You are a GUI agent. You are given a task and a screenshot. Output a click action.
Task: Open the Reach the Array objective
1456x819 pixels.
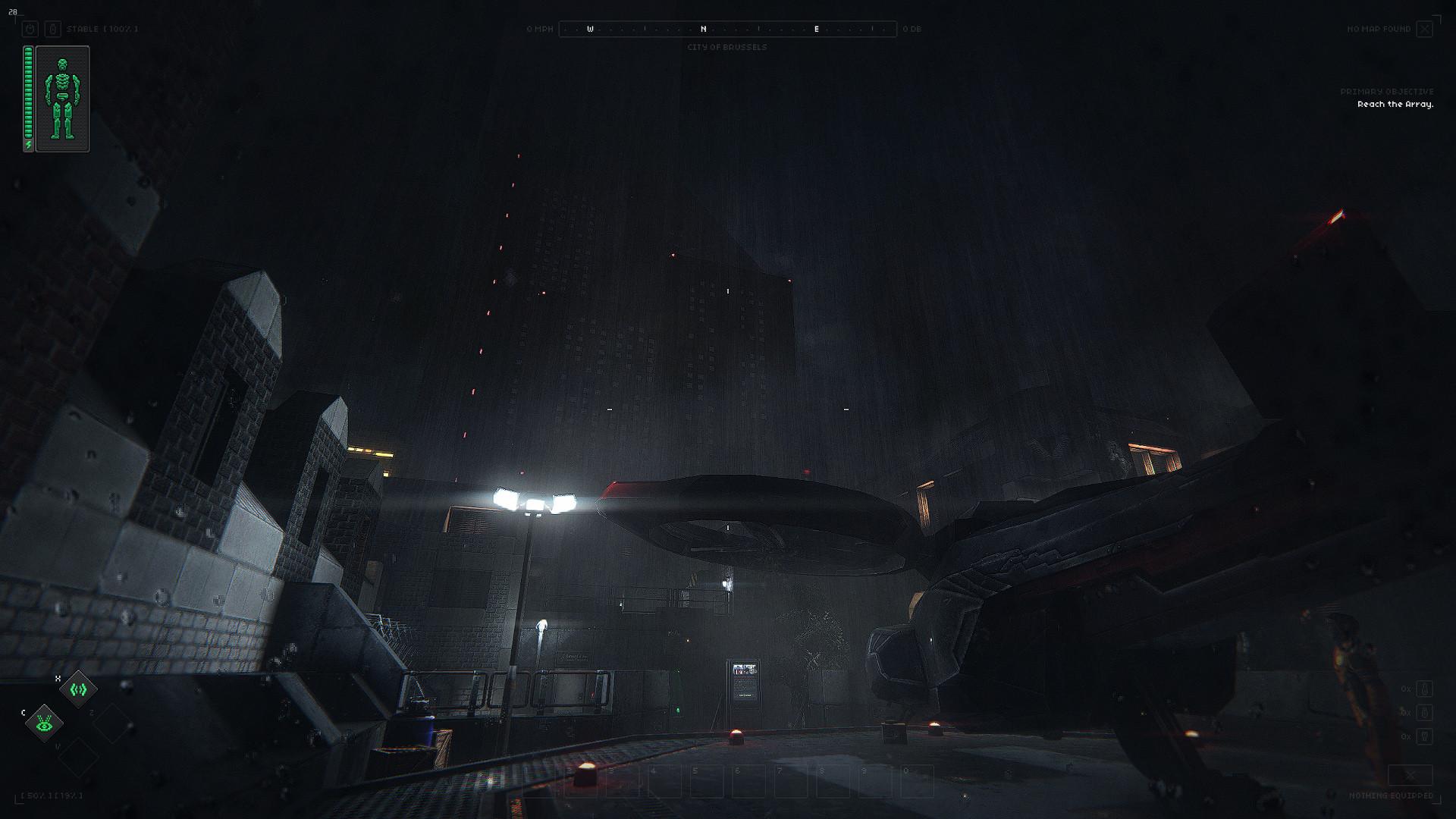pyautogui.click(x=1395, y=105)
